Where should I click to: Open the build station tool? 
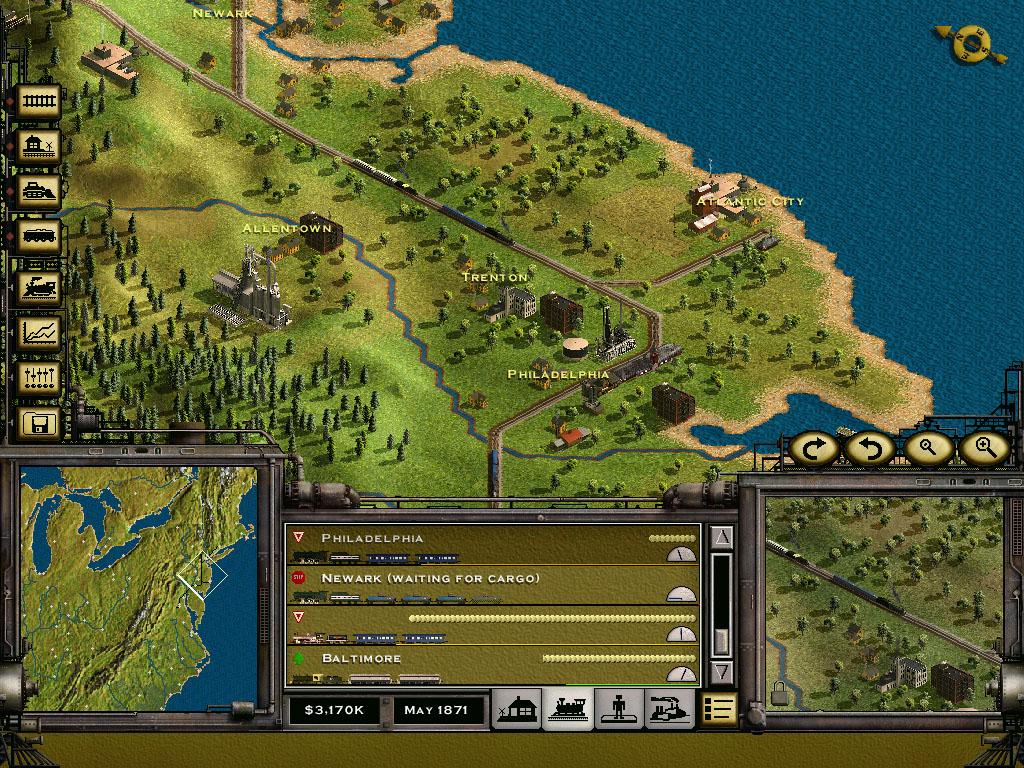click(x=40, y=146)
